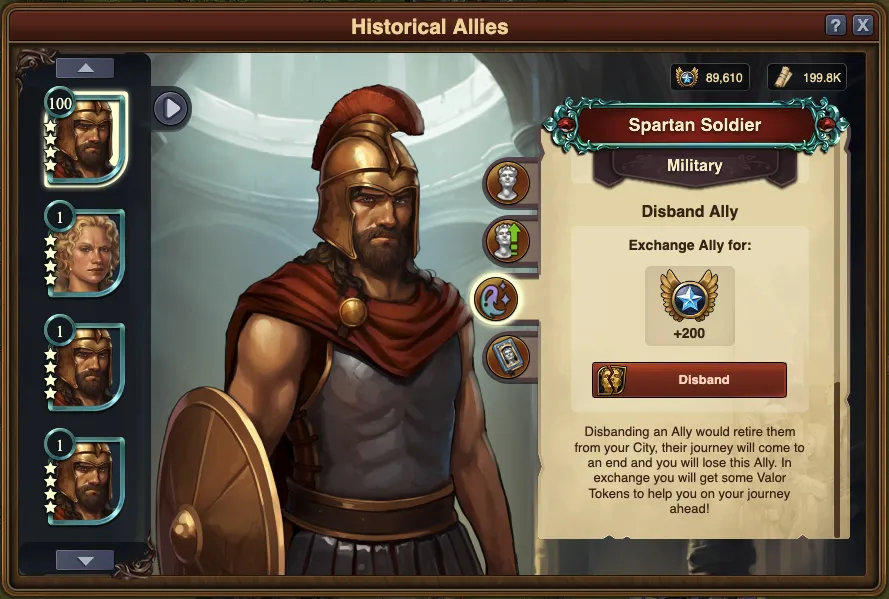Click the down arrow below ally list

click(x=85, y=560)
